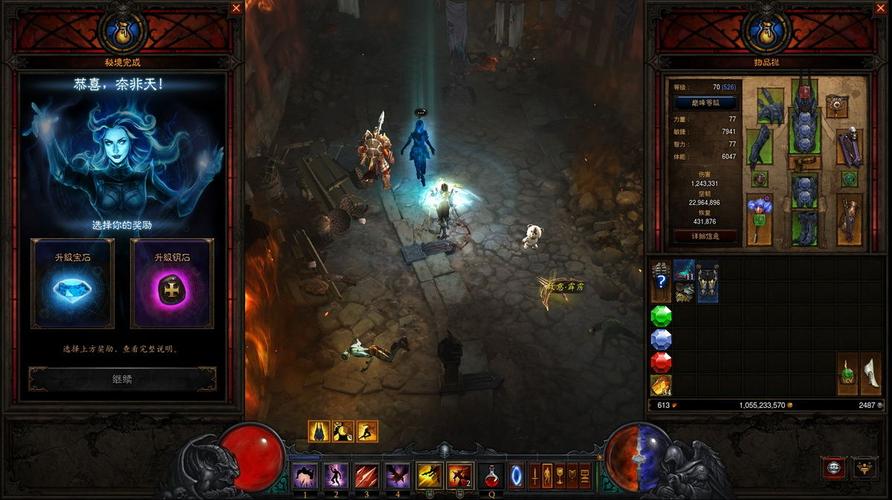Select the red ruby gem in inventory

(x=661, y=362)
